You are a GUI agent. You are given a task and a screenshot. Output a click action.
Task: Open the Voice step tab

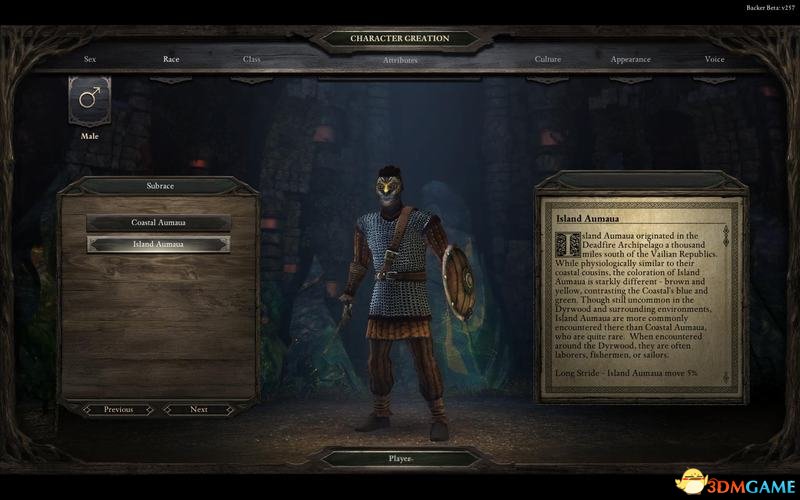click(714, 59)
